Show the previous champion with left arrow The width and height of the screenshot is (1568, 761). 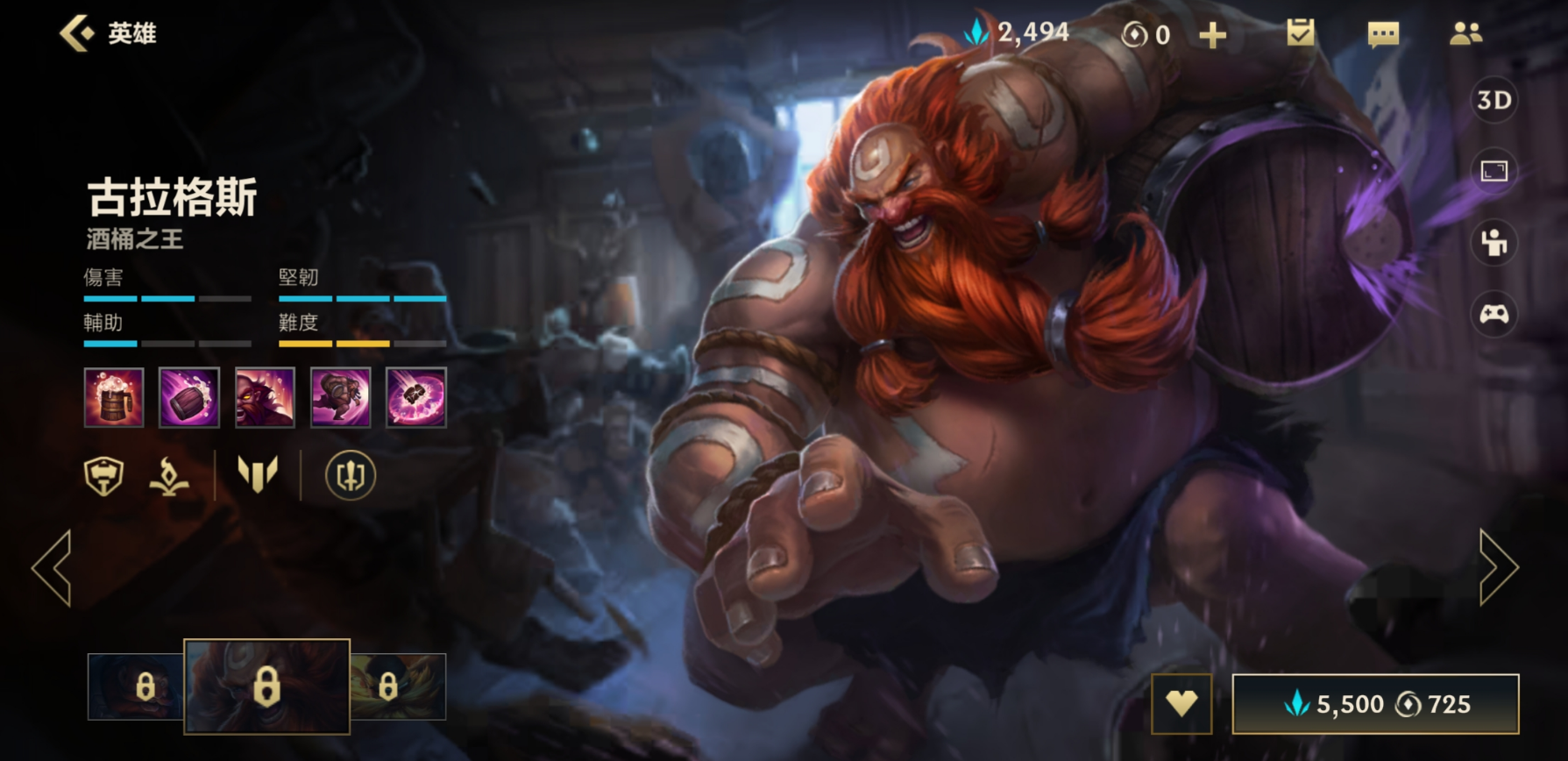[53, 568]
